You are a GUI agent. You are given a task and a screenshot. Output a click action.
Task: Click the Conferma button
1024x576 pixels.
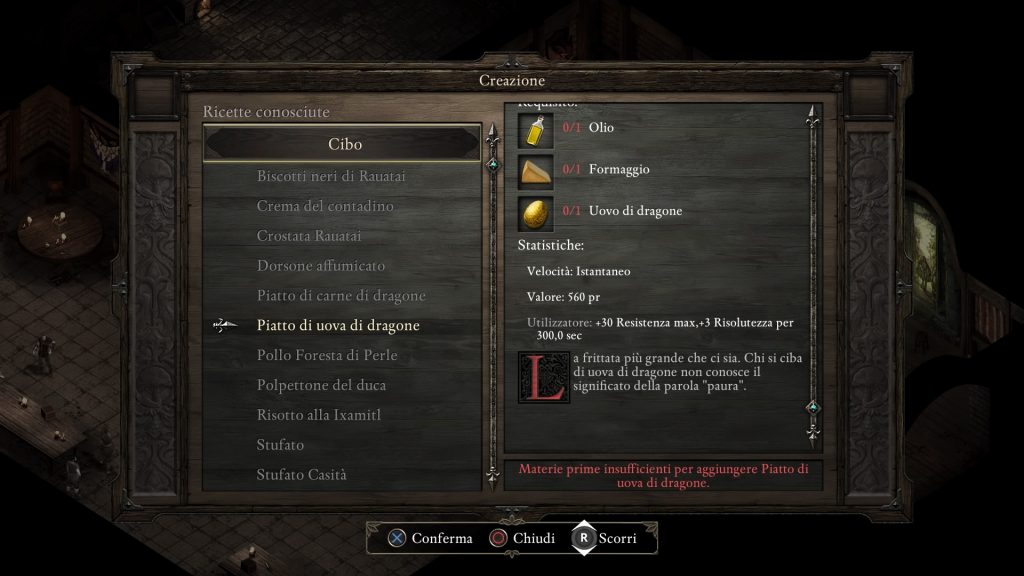430,538
